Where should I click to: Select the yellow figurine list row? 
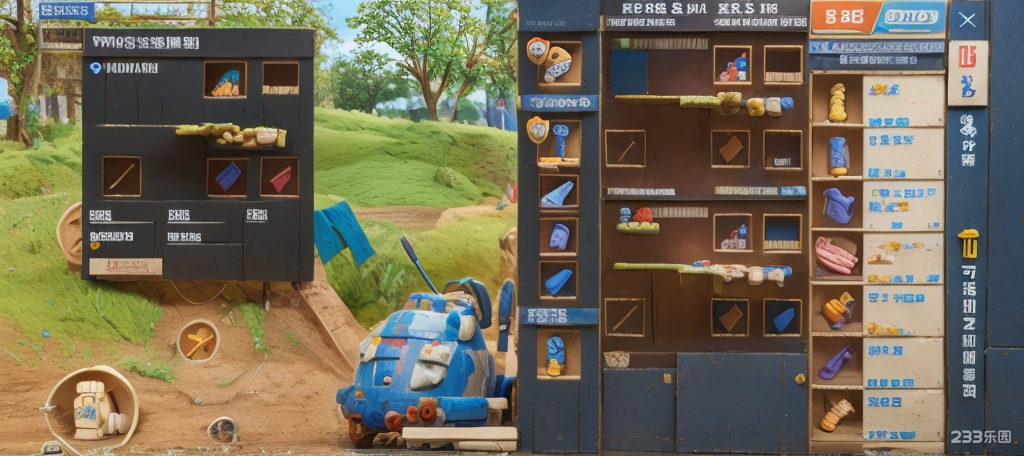click(x=876, y=102)
